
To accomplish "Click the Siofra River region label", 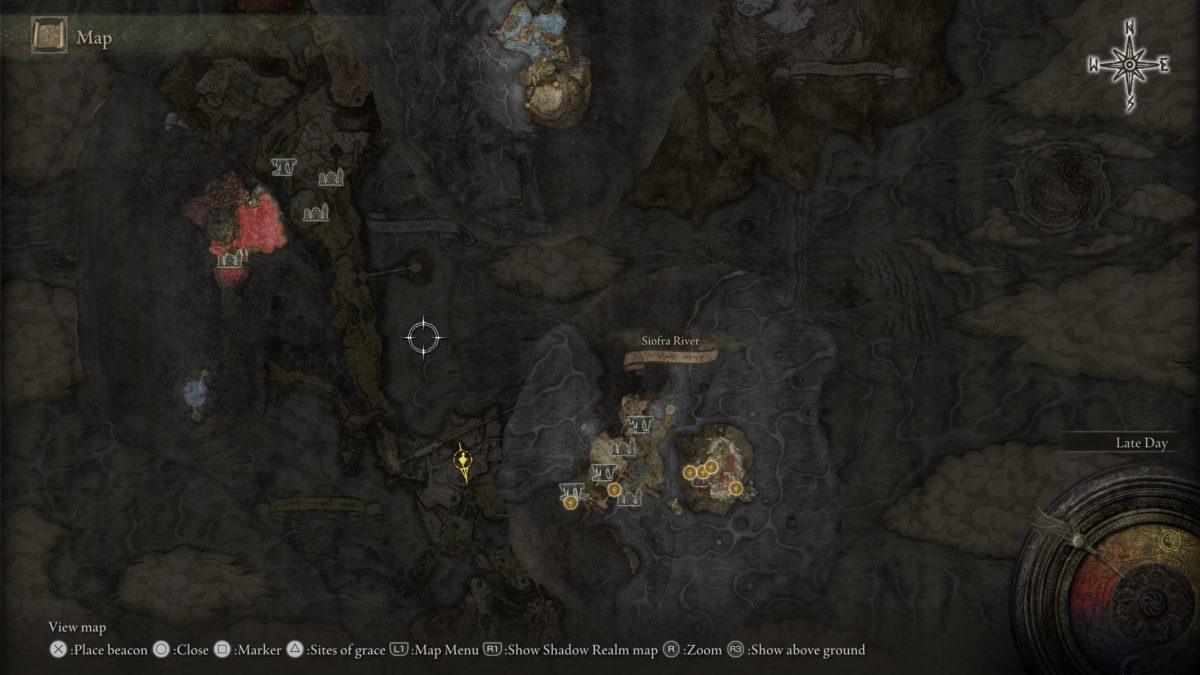I will coord(671,341).
